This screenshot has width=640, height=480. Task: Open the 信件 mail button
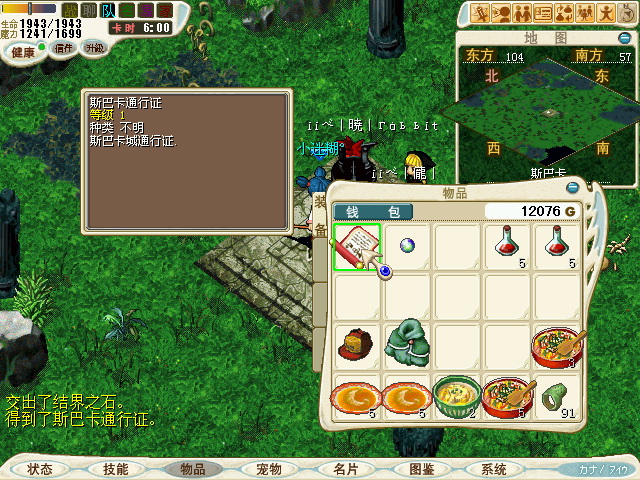point(63,48)
